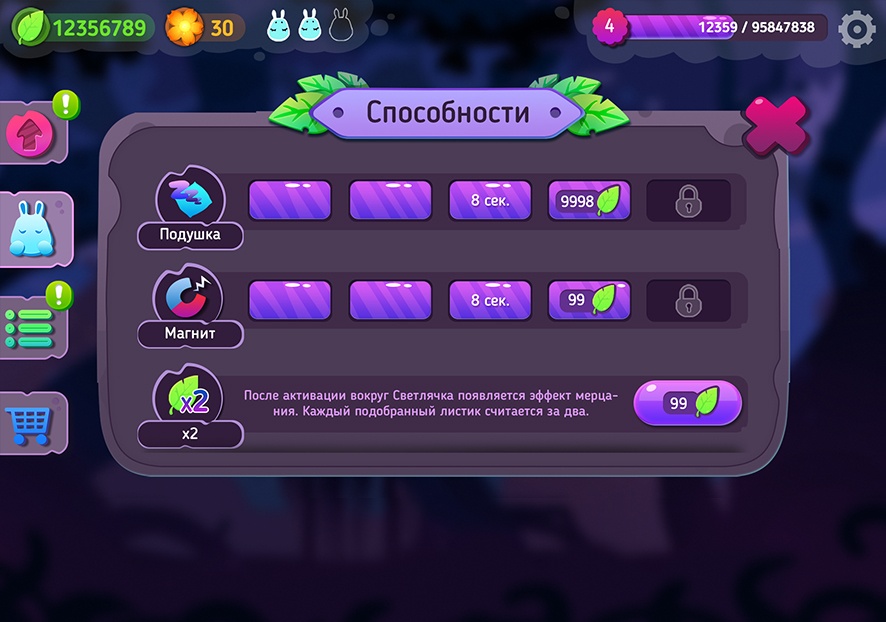
Task: Click the locked Подушка upgrade slot
Action: click(x=688, y=201)
